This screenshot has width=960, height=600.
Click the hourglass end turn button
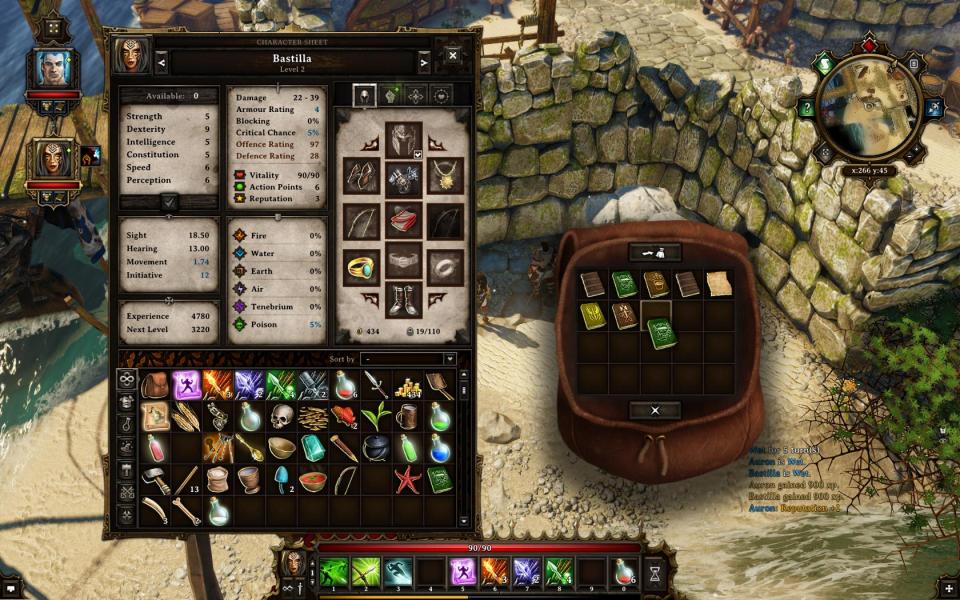[x=655, y=573]
